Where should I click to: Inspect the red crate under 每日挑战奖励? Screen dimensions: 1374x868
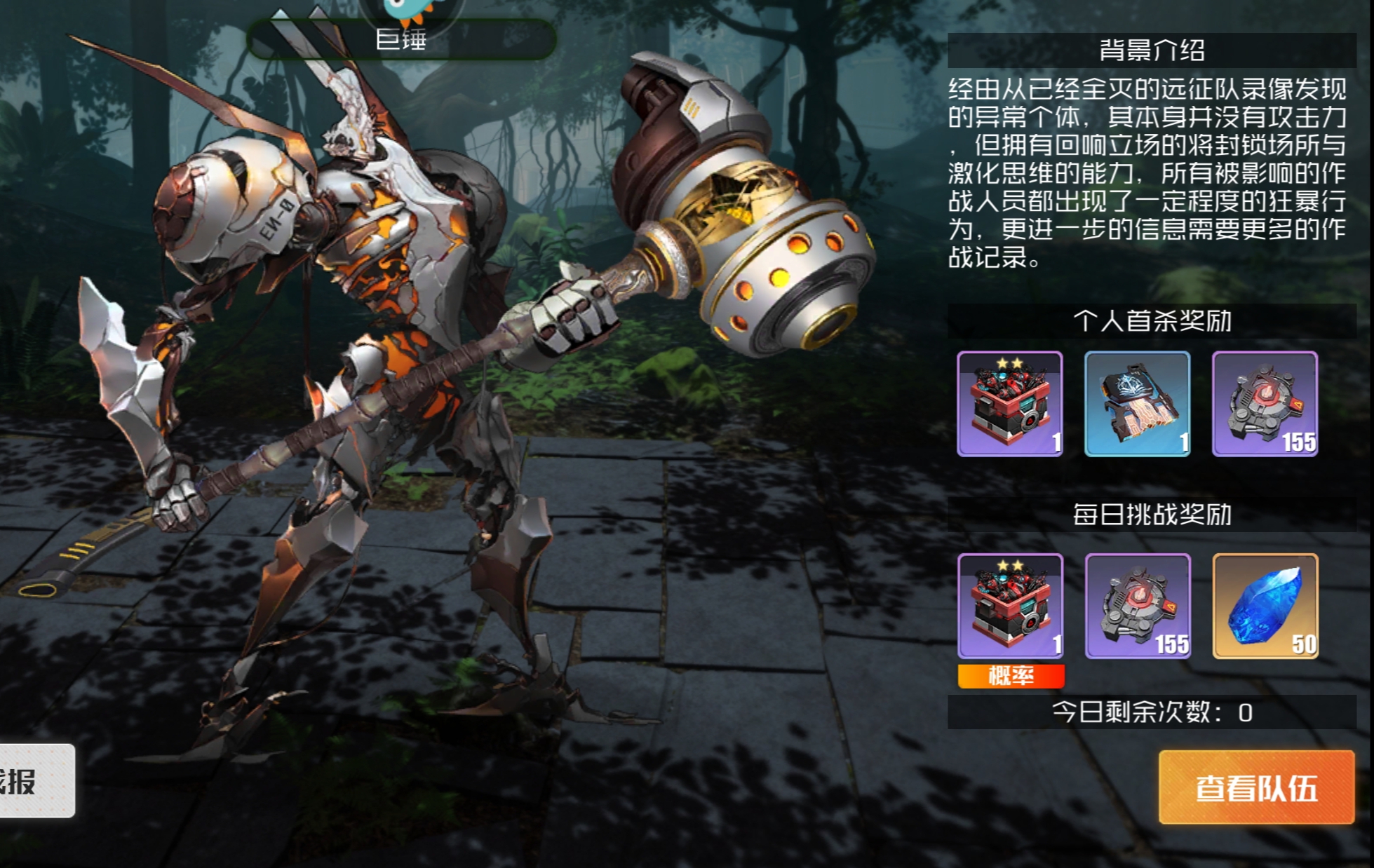1010,606
